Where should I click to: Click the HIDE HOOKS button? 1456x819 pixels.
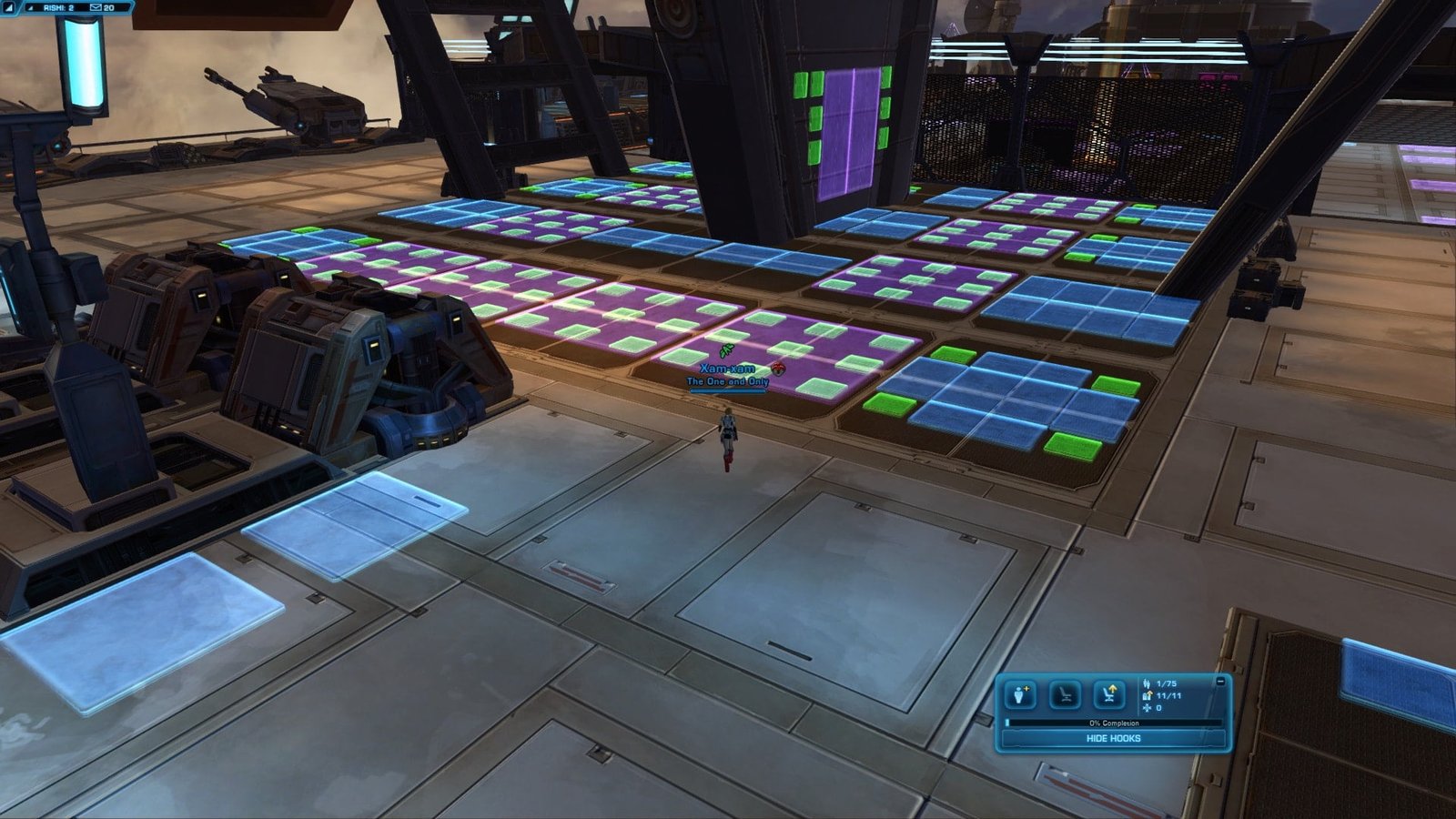[x=1113, y=739]
